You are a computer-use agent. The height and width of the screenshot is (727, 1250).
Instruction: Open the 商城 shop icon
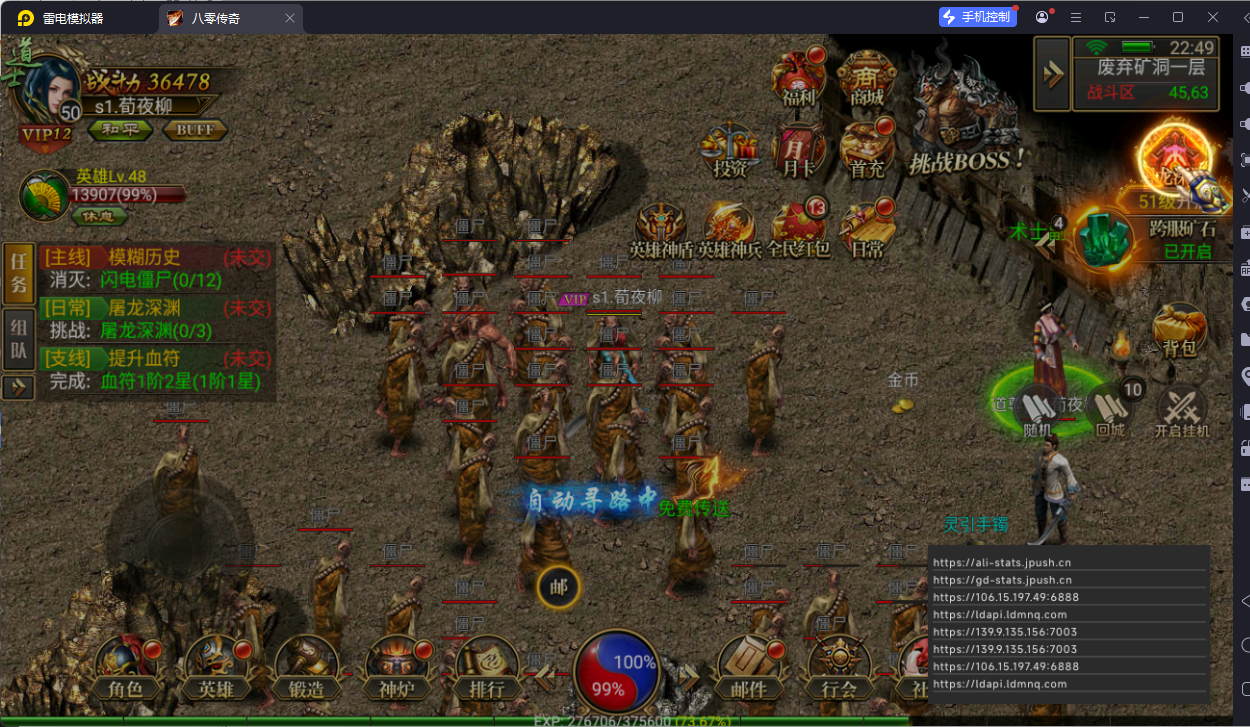point(866,77)
